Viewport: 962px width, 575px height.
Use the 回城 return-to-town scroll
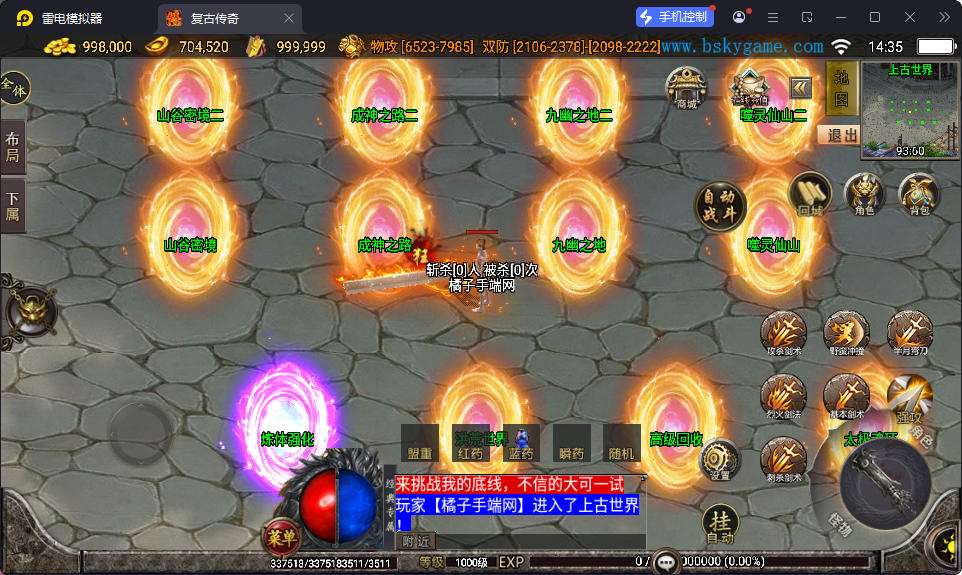[x=810, y=194]
